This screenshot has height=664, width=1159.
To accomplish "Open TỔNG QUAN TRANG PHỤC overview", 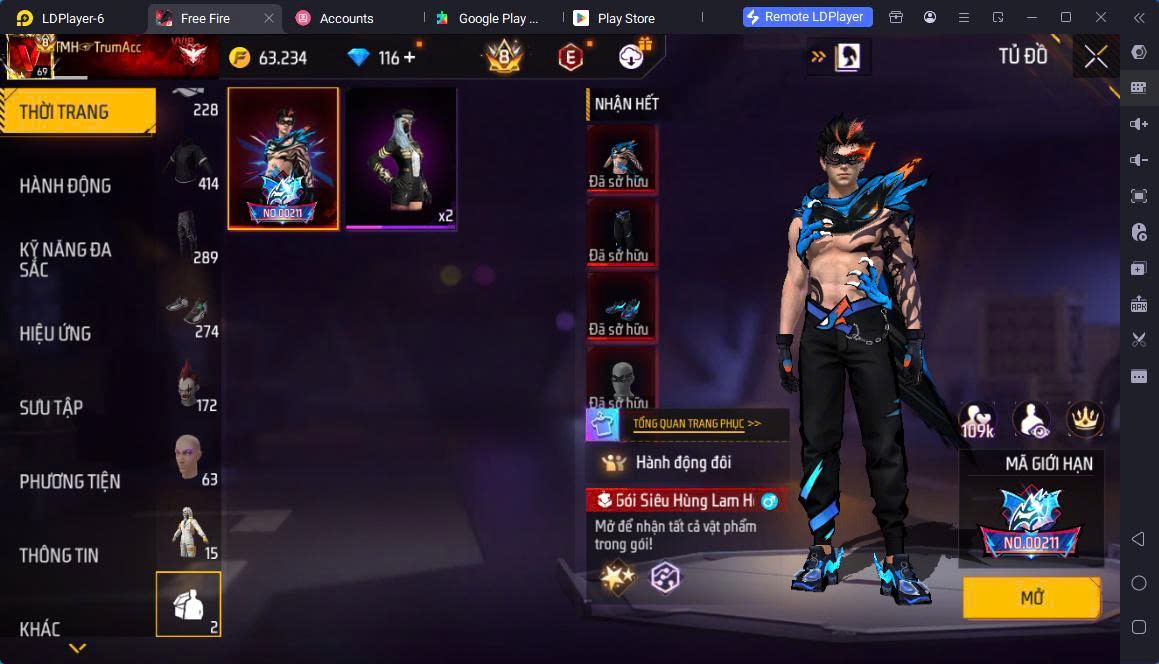I will (x=696, y=424).
